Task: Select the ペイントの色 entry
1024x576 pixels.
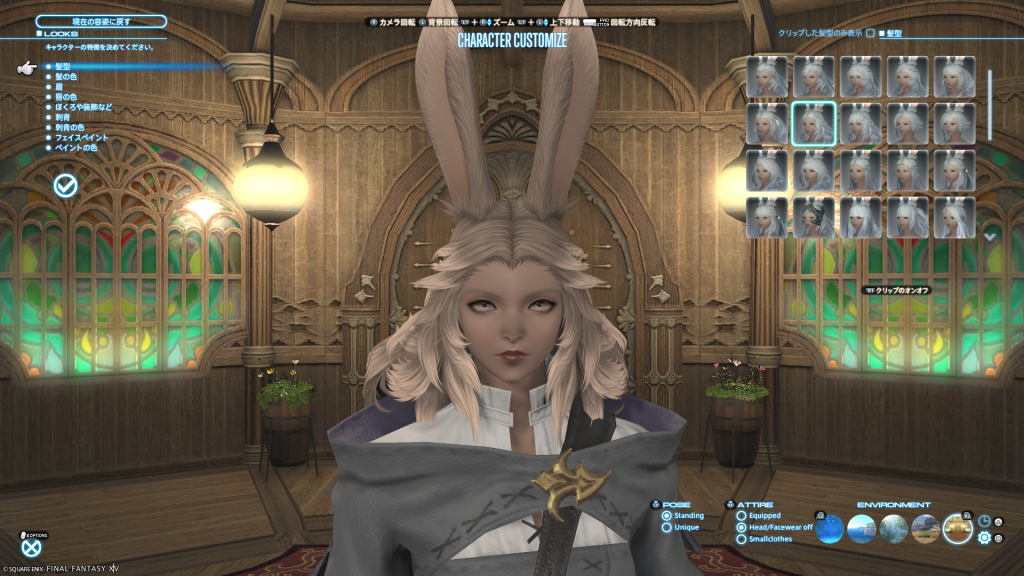Action: pyautogui.click(x=75, y=147)
